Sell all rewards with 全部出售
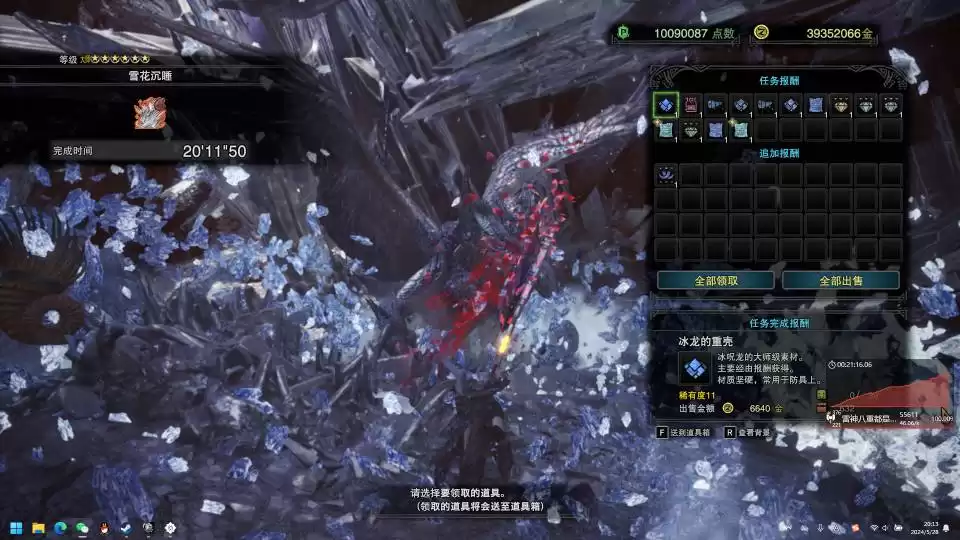Image resolution: width=960 pixels, height=540 pixels. click(x=841, y=280)
